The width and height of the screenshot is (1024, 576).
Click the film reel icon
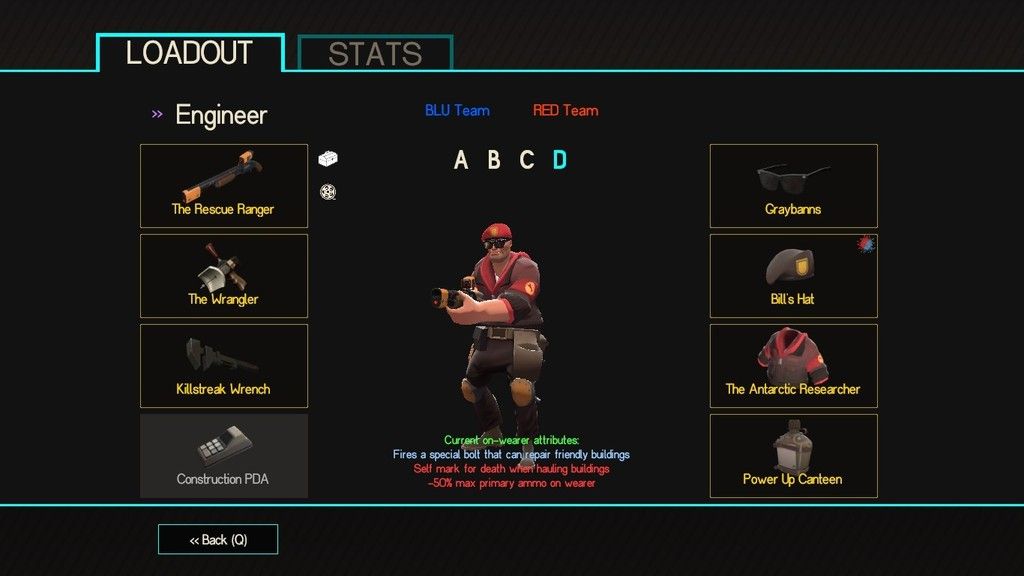pyautogui.click(x=327, y=192)
